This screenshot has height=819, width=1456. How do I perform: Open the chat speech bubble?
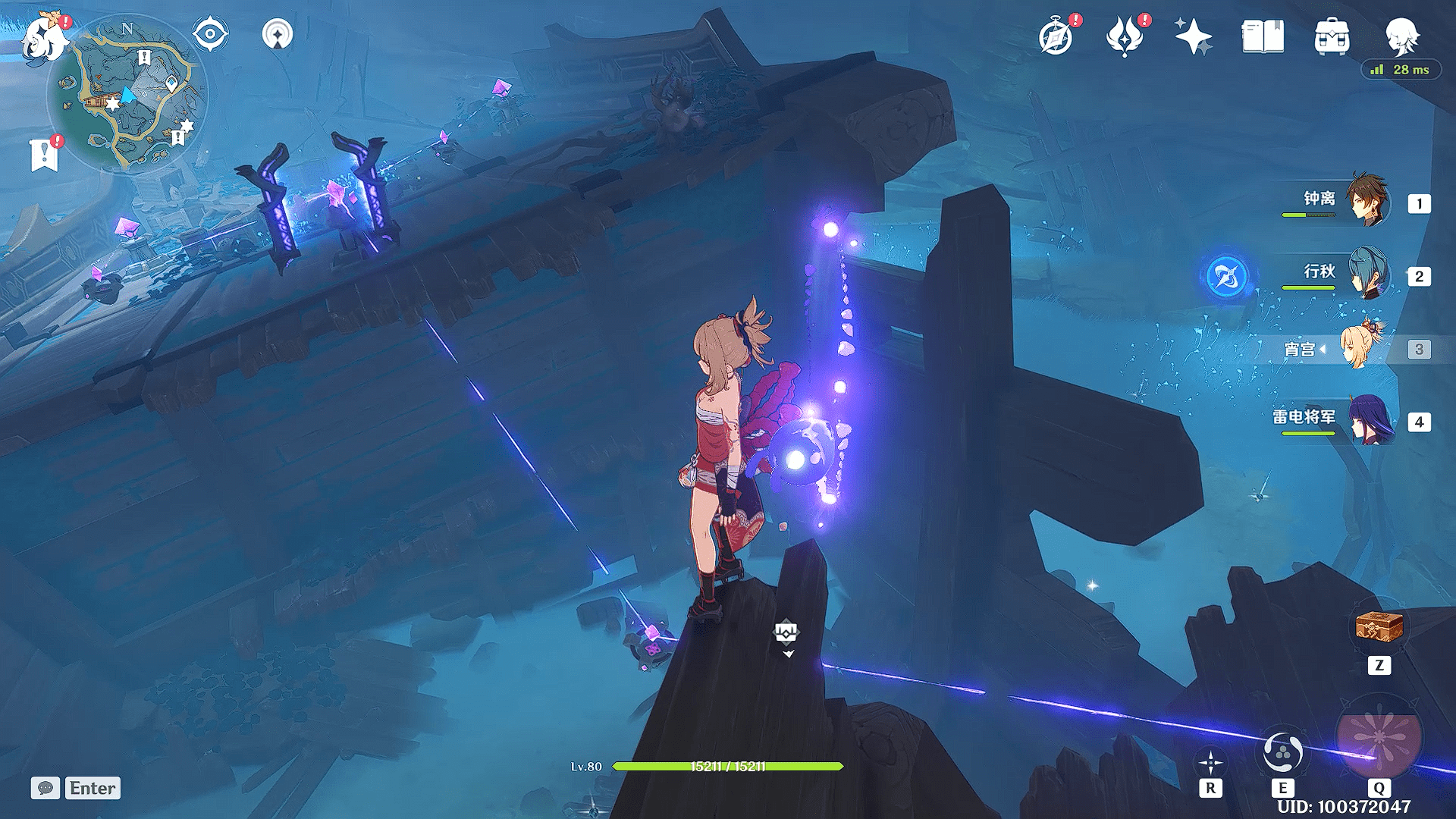(x=45, y=788)
